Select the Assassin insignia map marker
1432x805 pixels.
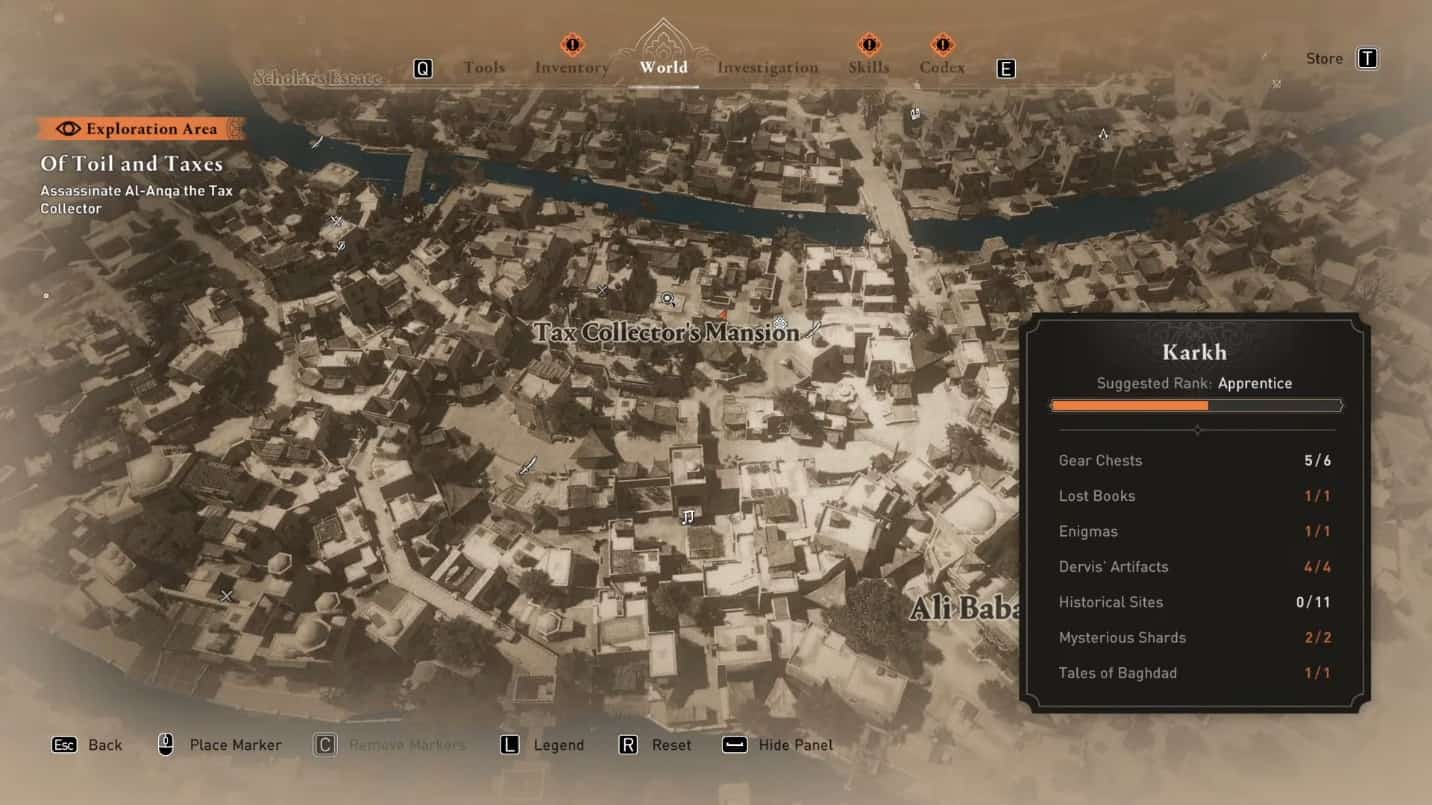click(x=1103, y=133)
